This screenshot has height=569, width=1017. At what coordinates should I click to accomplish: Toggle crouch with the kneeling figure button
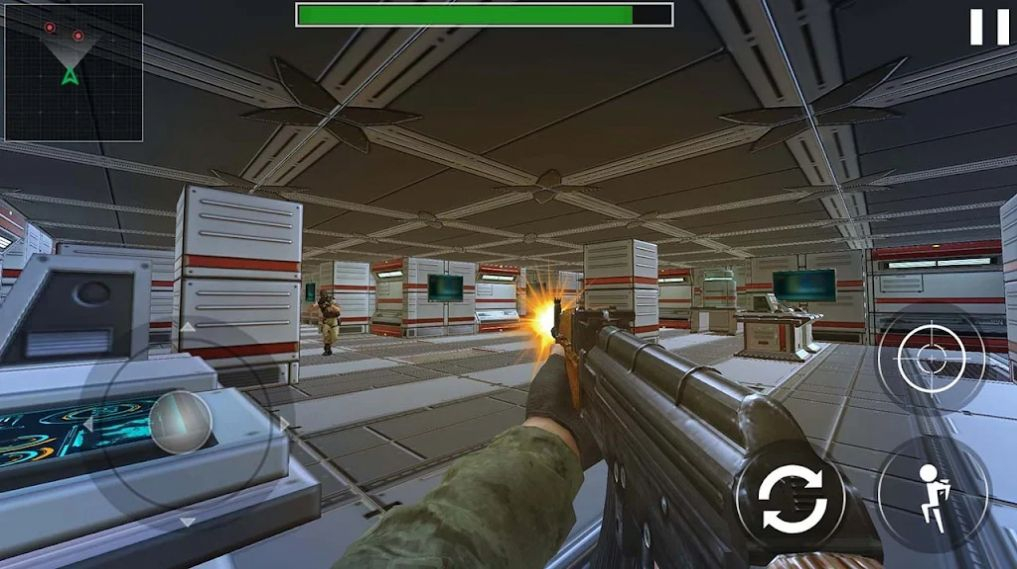932,494
